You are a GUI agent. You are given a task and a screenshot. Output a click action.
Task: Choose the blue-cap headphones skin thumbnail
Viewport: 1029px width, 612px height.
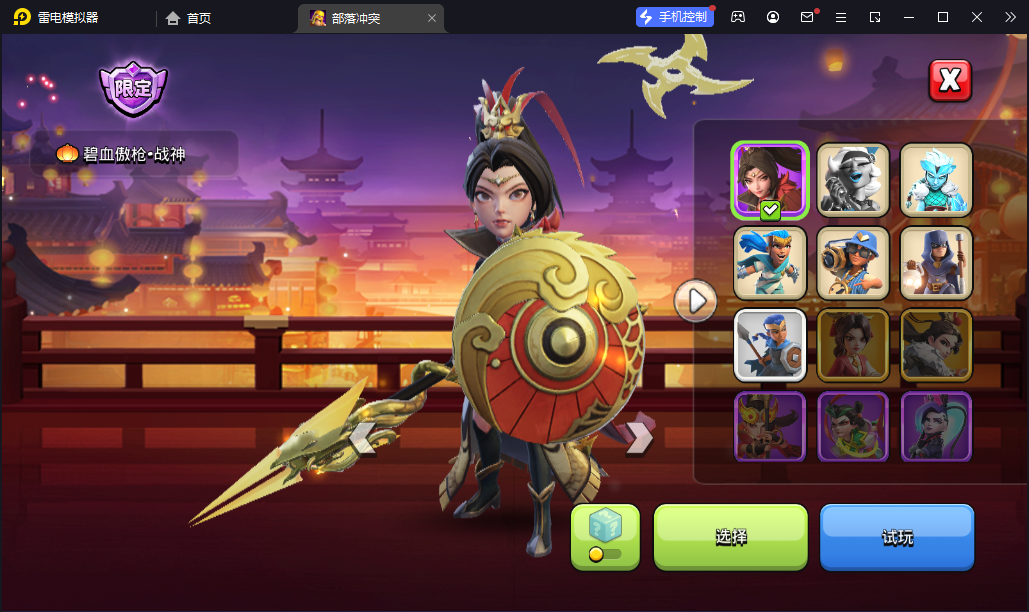point(853,263)
